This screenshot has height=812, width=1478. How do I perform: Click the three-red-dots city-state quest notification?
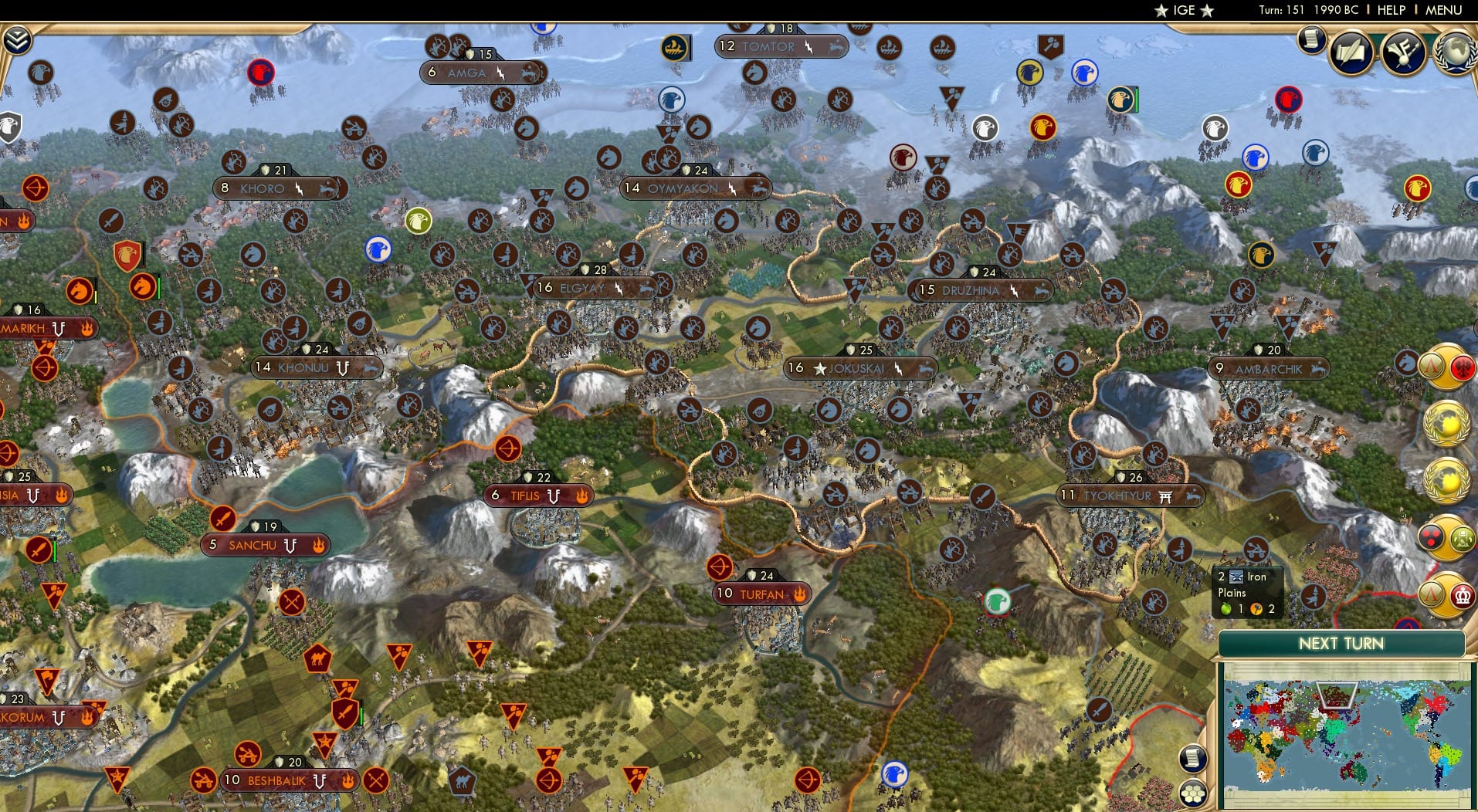pos(1430,536)
